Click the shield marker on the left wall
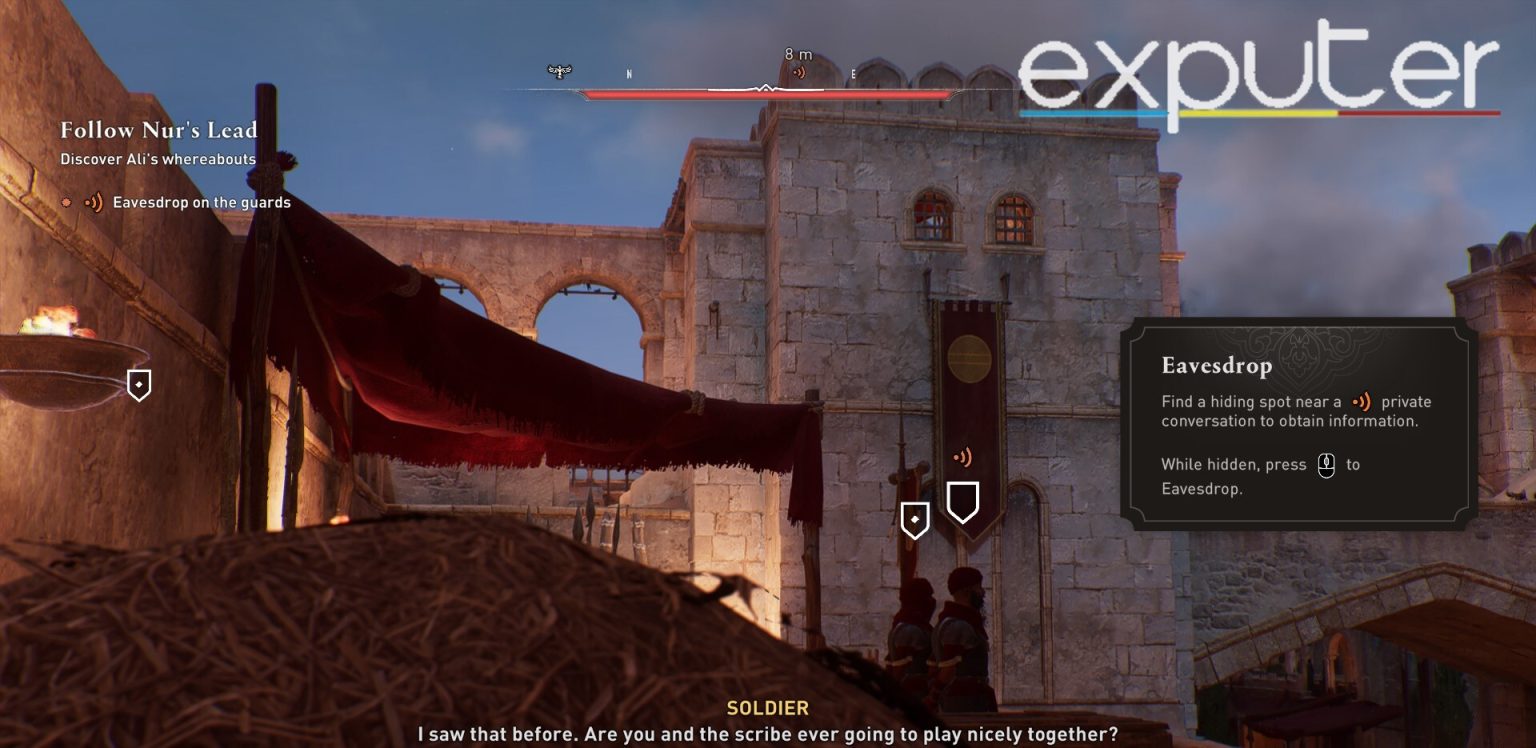 138,384
